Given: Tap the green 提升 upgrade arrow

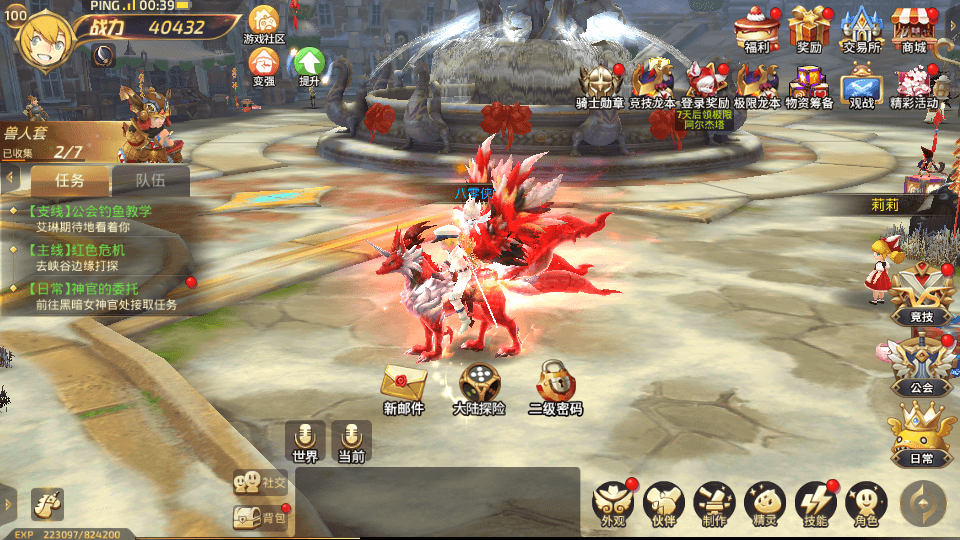Looking at the screenshot, I should [x=309, y=65].
